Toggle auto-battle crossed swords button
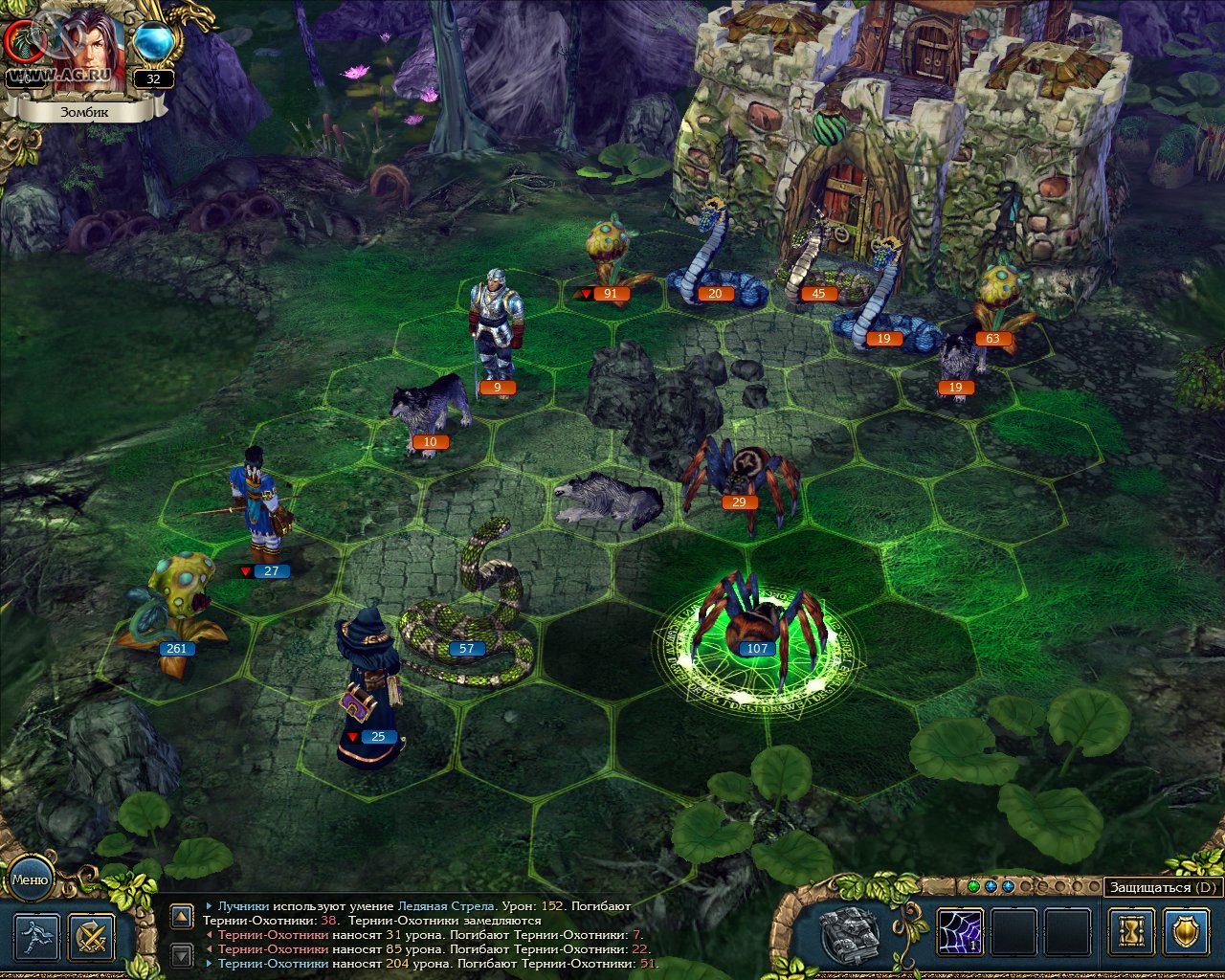This screenshot has height=980, width=1225. tap(92, 937)
